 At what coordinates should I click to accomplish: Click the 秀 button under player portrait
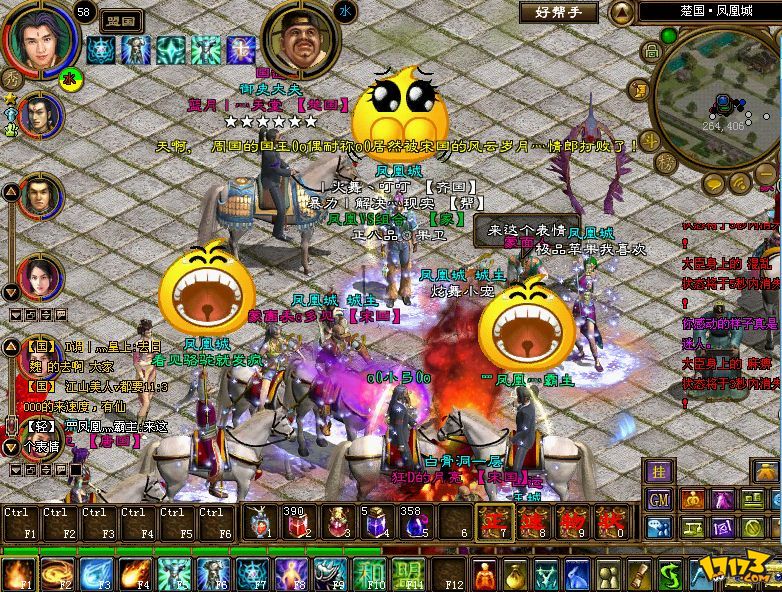tap(13, 76)
